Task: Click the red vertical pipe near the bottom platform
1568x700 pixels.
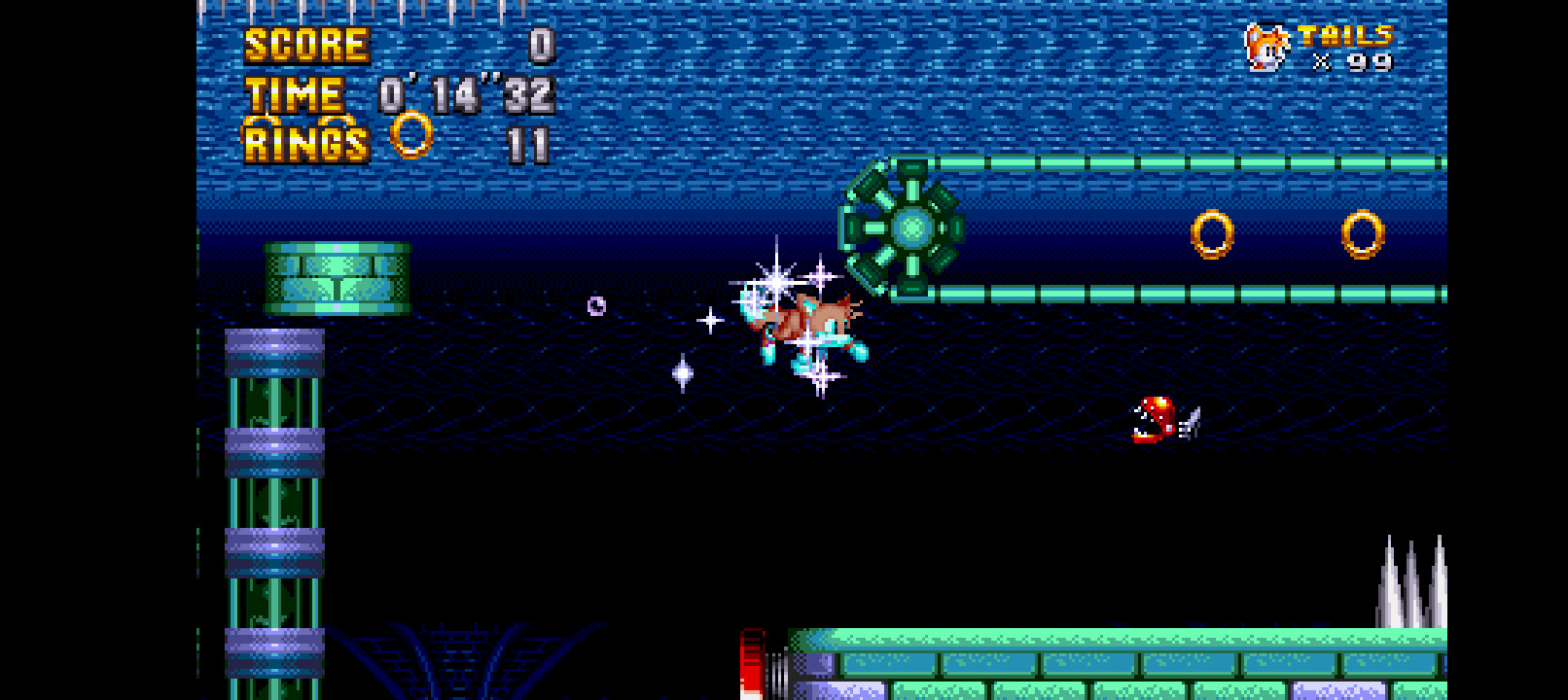Action: pyautogui.click(x=750, y=666)
